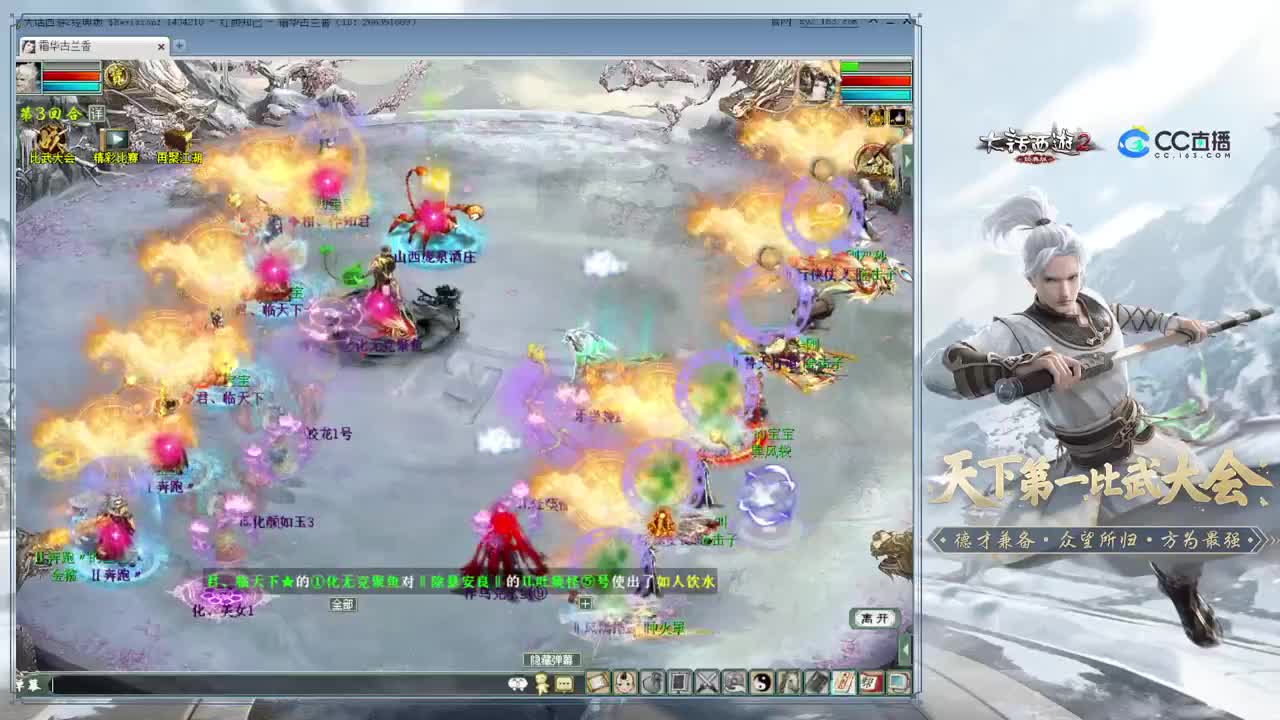Image resolution: width=1280 pixels, height=720 pixels.
Task: Click the plus sign beside the chat message
Action: tap(585, 603)
